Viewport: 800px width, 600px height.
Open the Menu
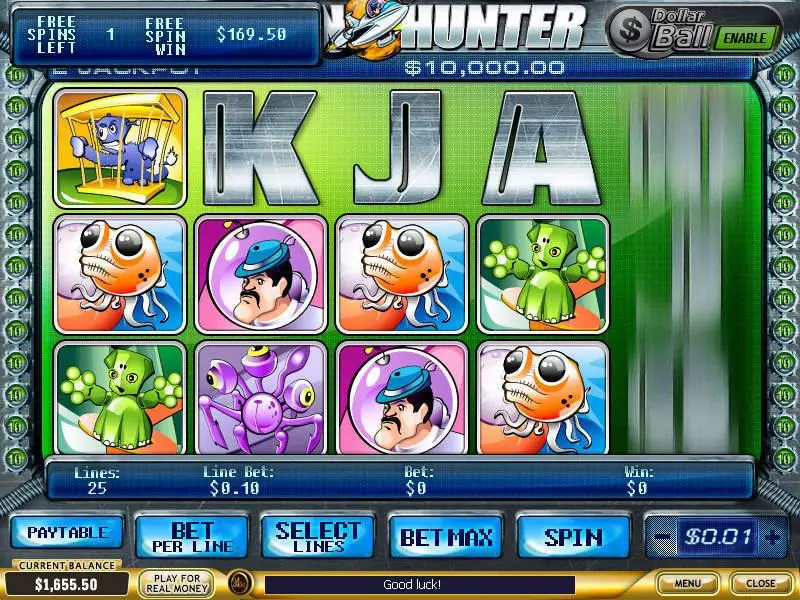click(x=687, y=583)
